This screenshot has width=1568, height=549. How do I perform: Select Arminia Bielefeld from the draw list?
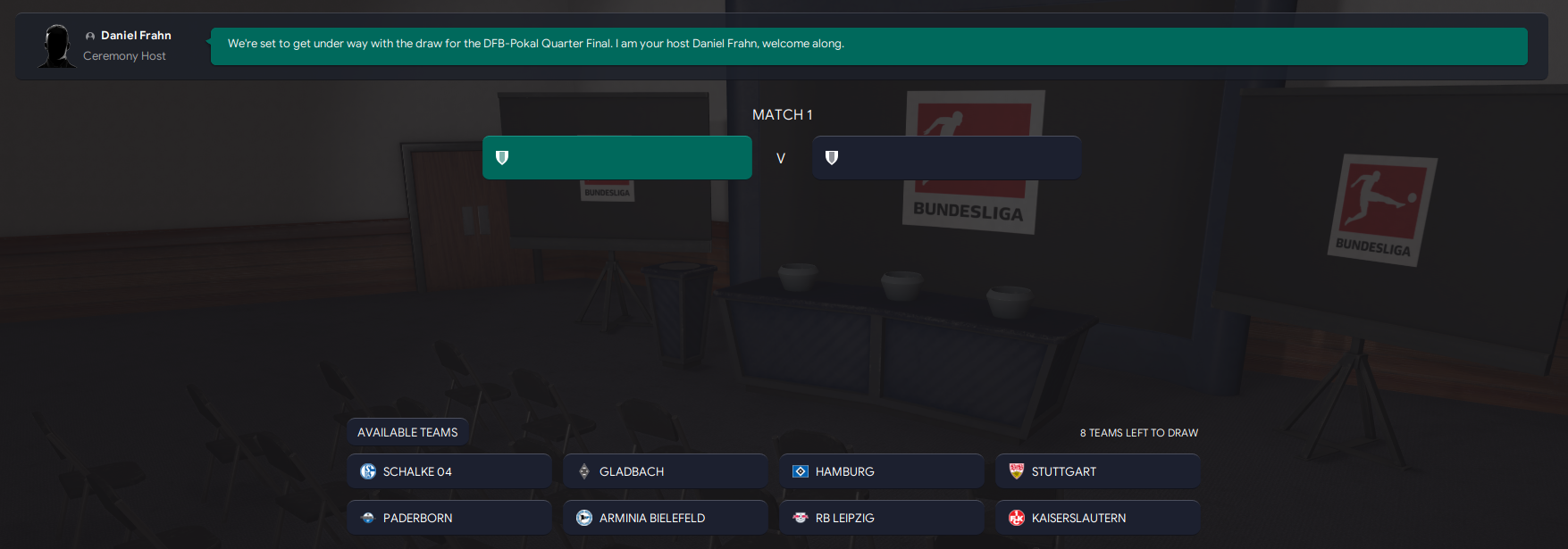[665, 518]
